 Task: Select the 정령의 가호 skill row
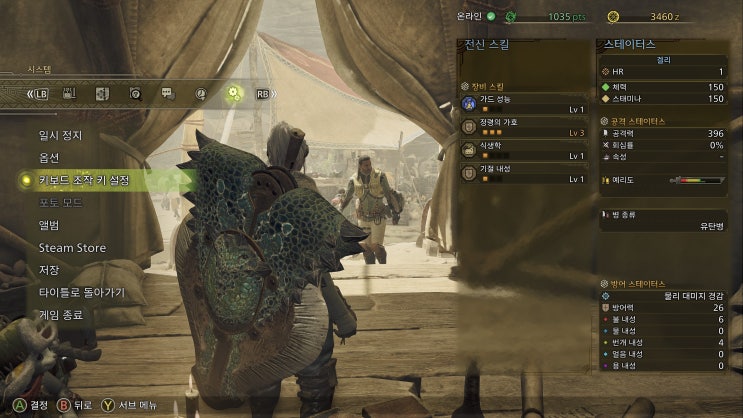coord(524,127)
